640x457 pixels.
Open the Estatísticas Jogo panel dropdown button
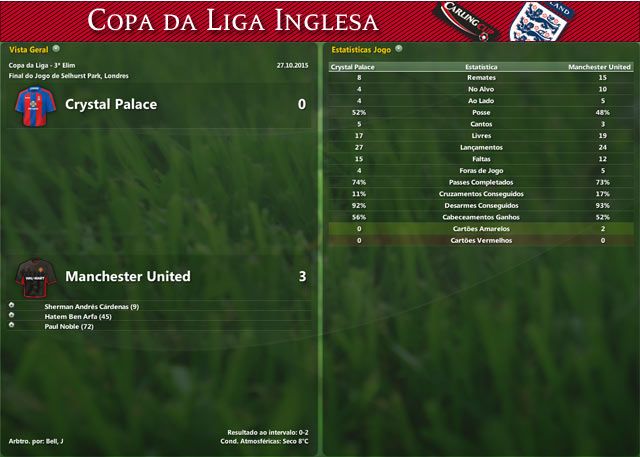point(399,48)
